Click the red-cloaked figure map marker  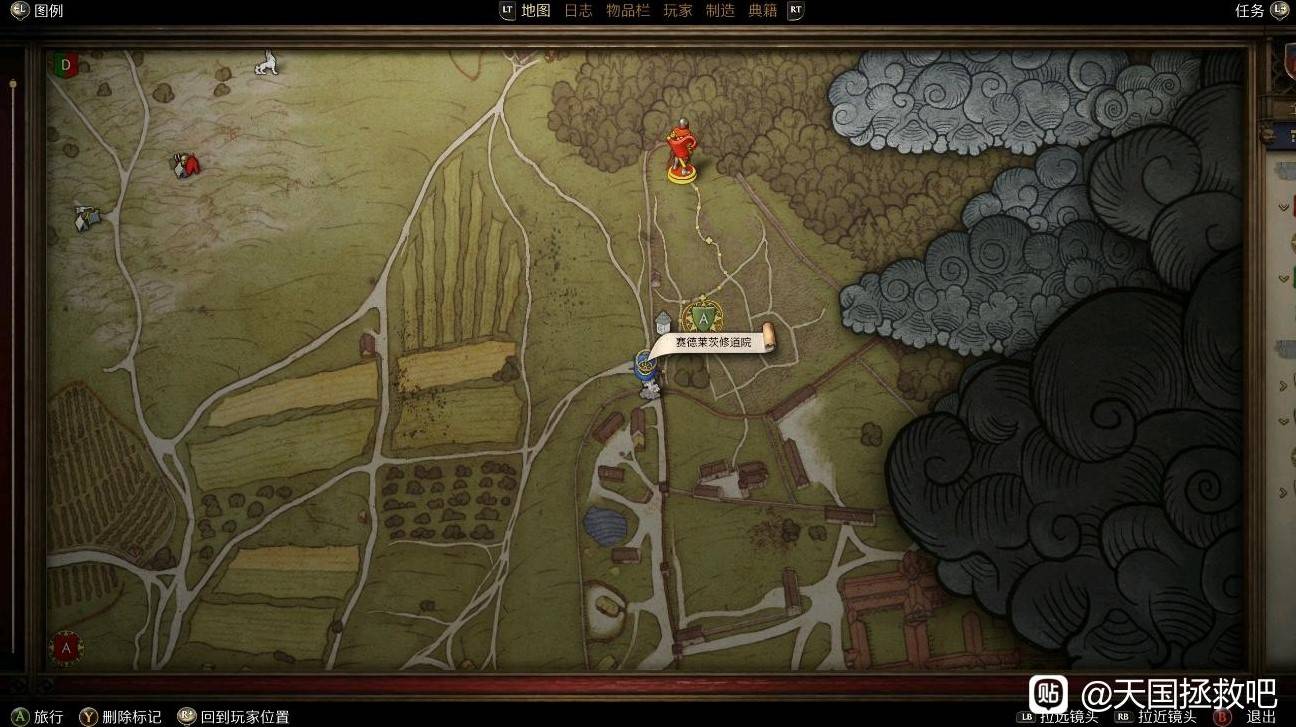(185, 165)
